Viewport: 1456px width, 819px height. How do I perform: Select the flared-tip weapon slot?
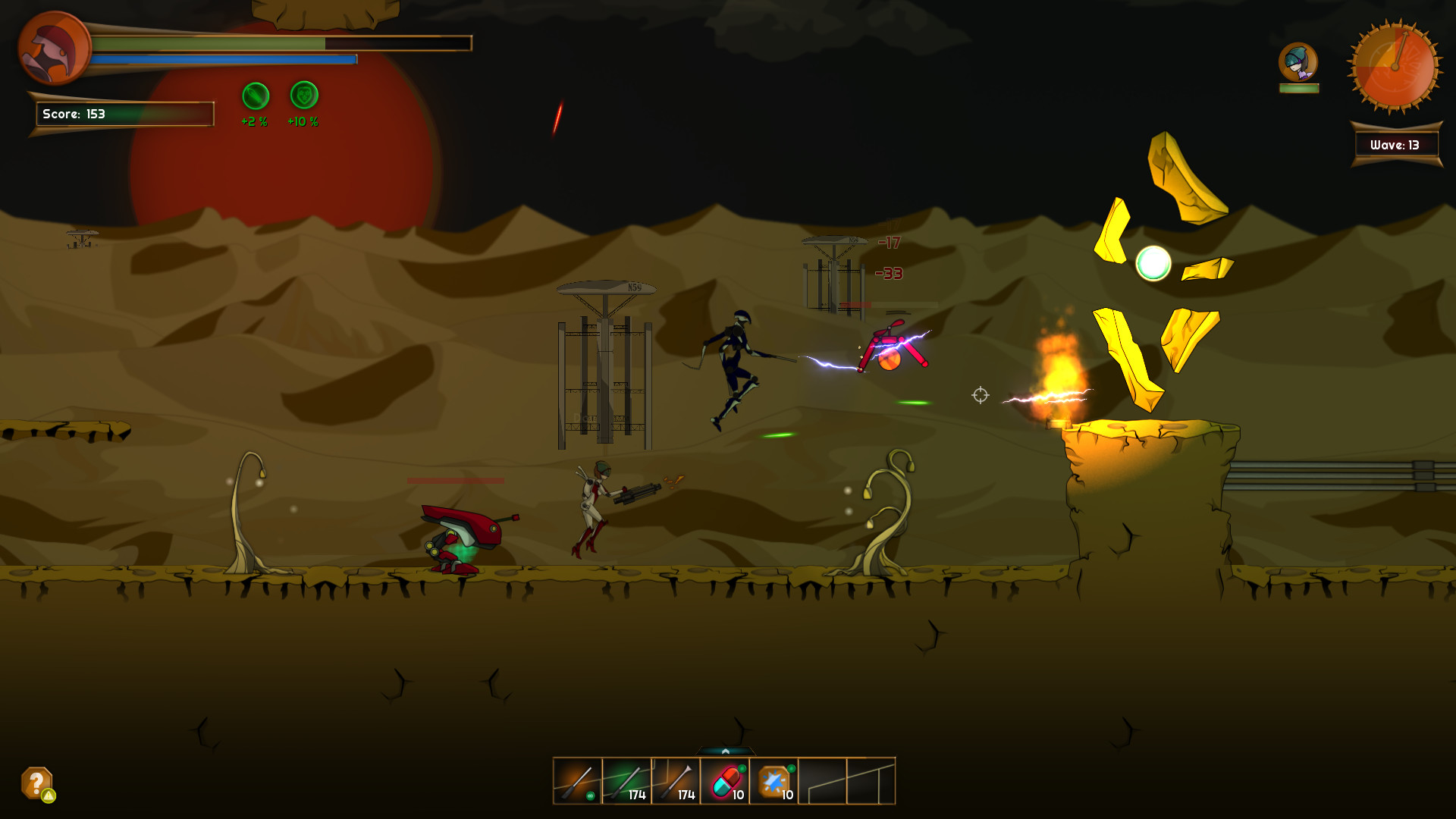(x=676, y=781)
